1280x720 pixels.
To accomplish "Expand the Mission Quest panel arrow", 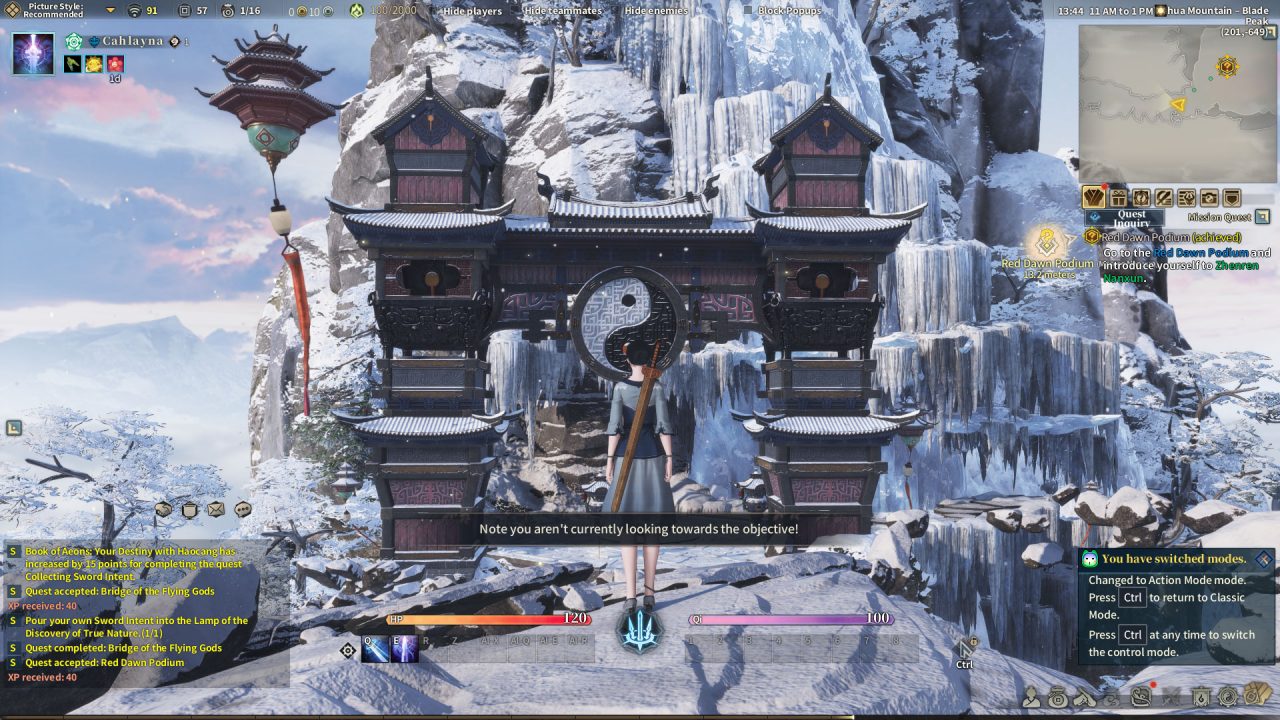I will (x=1262, y=215).
